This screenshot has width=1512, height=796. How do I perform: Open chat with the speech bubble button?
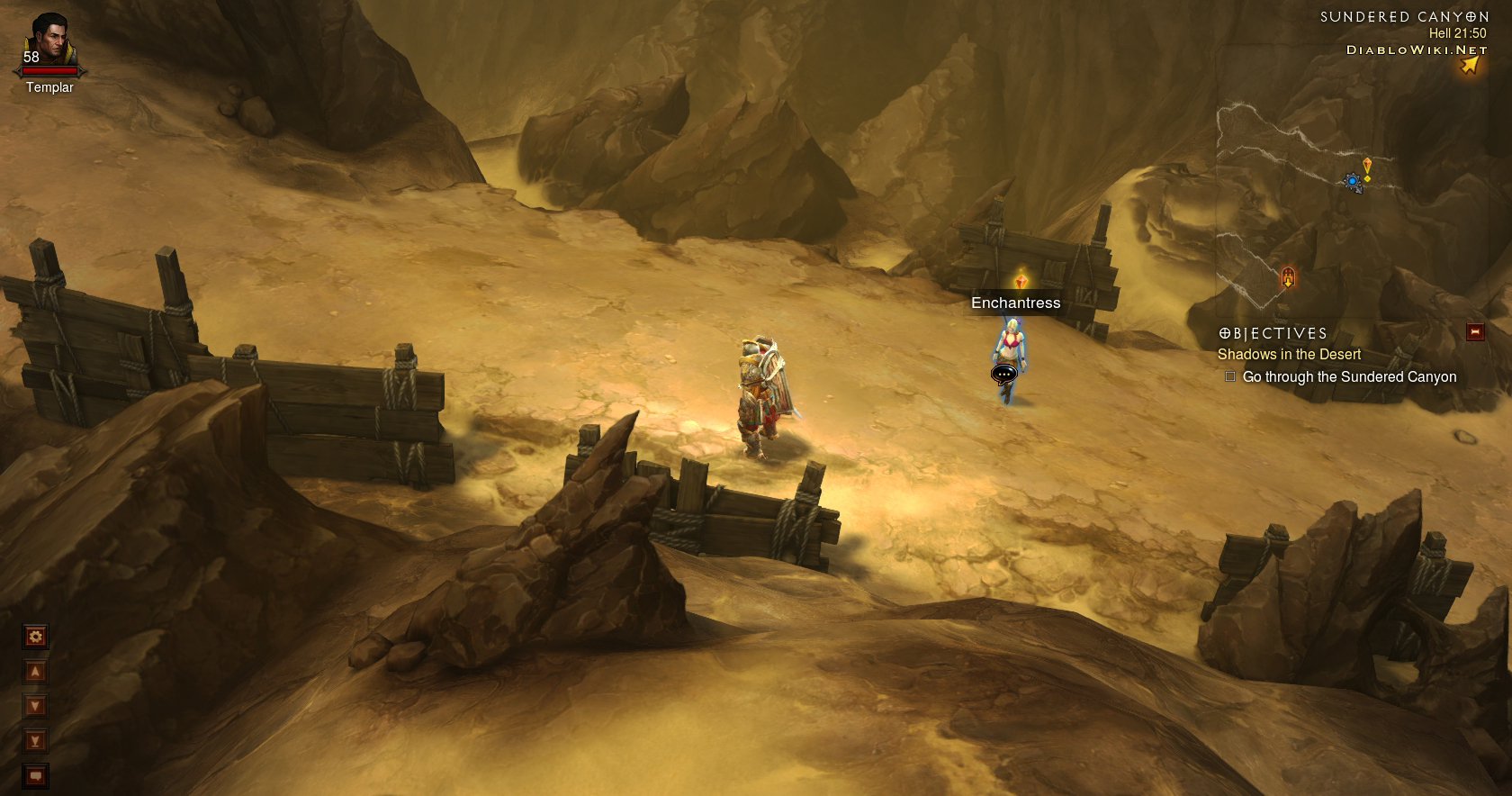[x=35, y=775]
